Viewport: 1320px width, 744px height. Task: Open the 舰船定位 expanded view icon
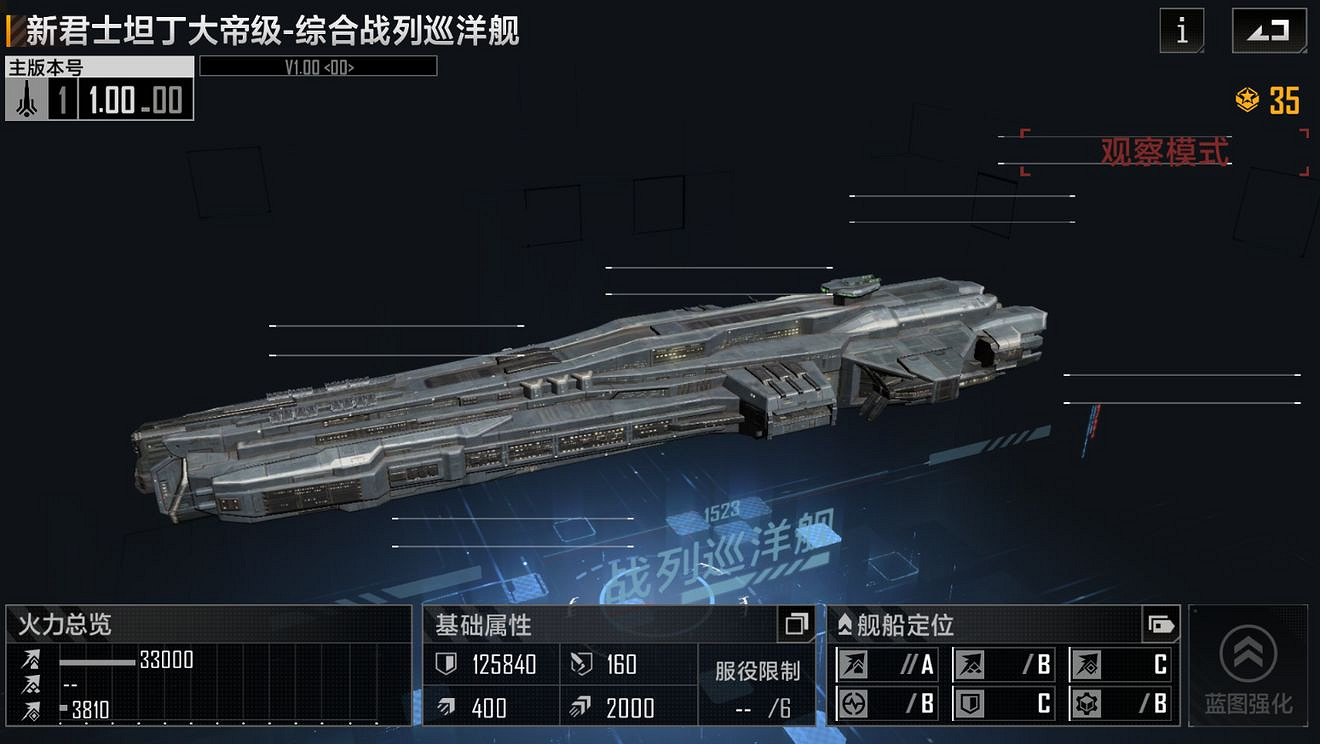[x=1160, y=626]
